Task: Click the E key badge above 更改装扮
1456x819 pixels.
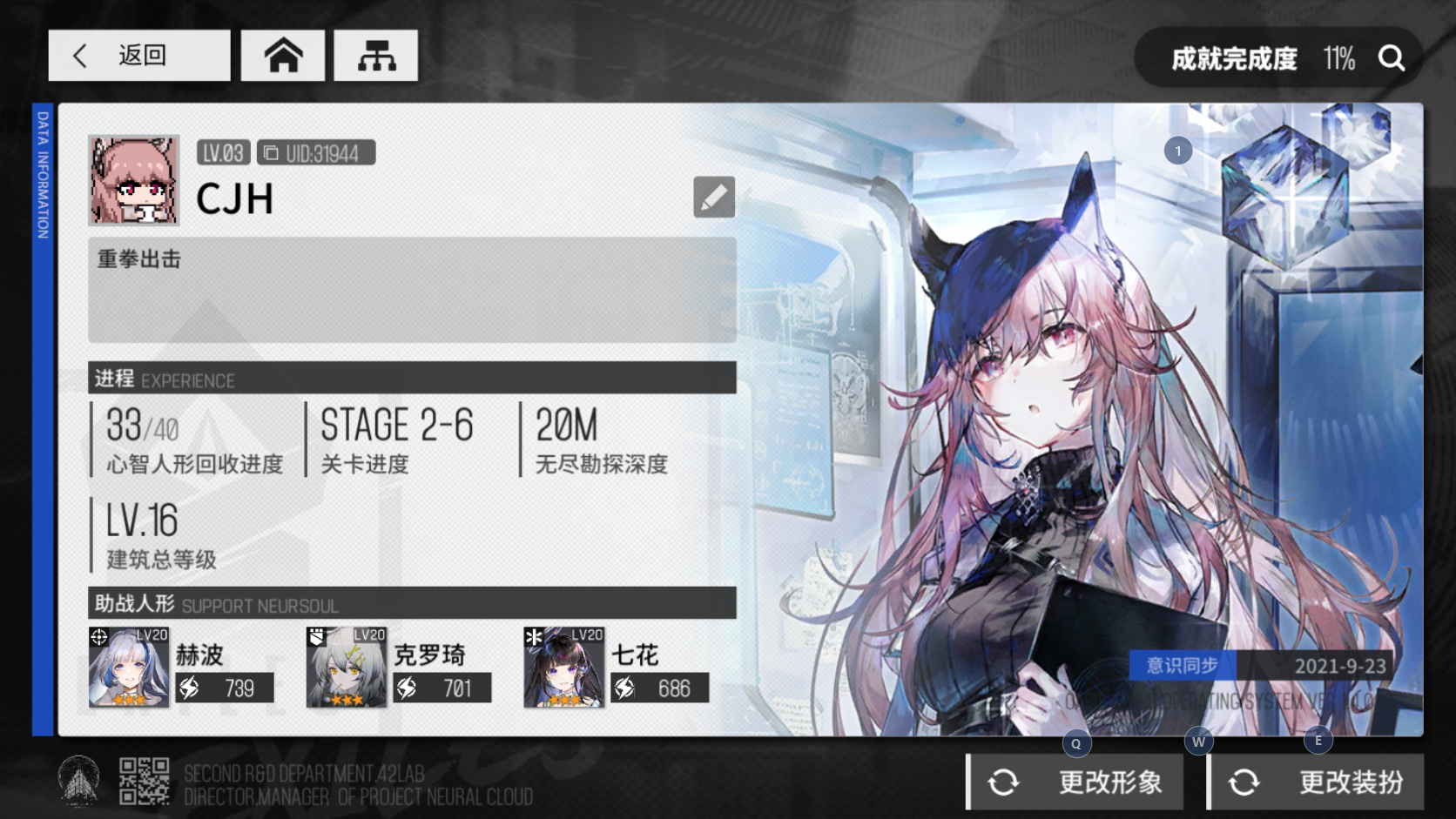Action: click(1318, 742)
